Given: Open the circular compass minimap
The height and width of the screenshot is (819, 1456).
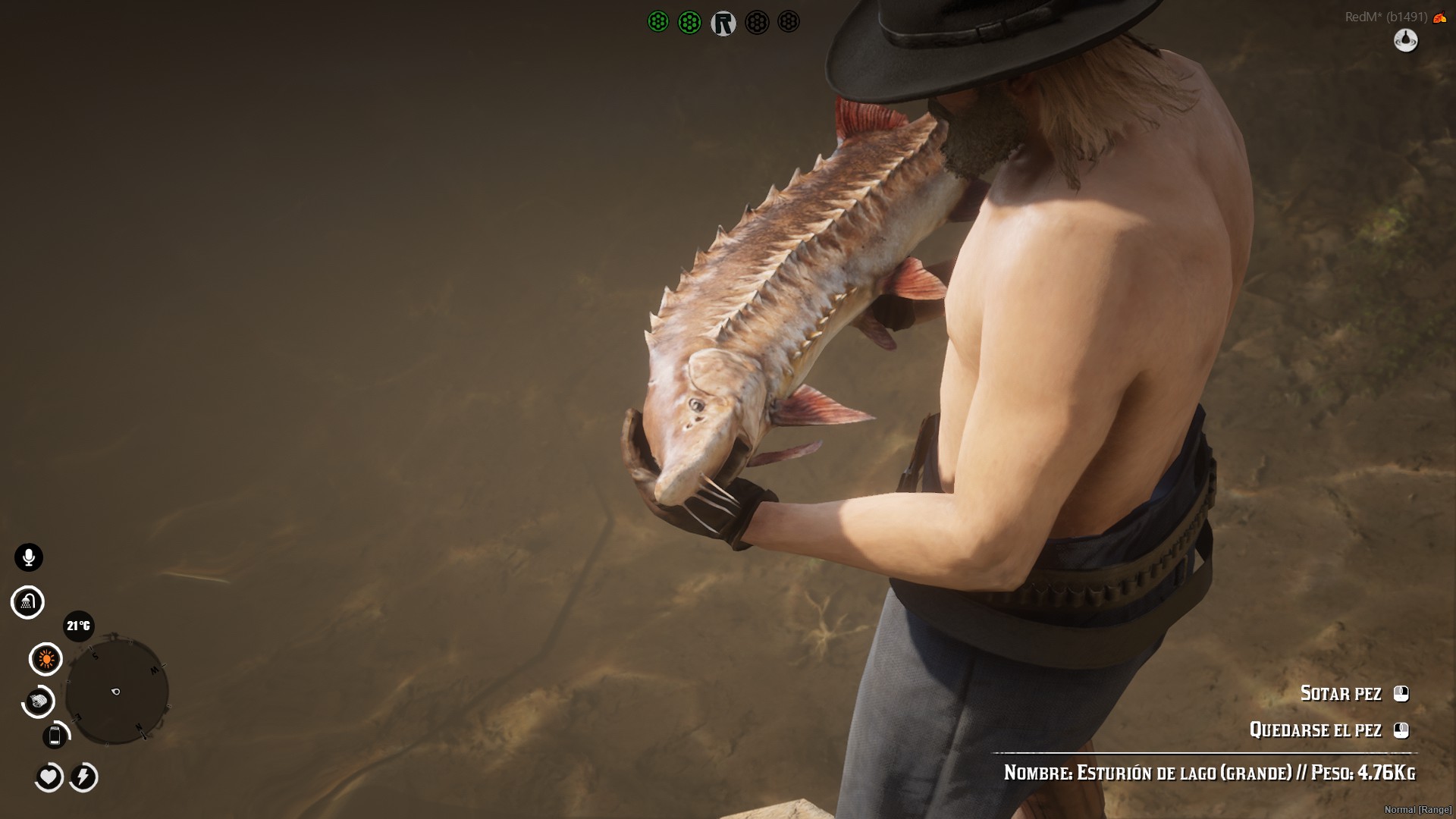Looking at the screenshot, I should click(x=116, y=691).
